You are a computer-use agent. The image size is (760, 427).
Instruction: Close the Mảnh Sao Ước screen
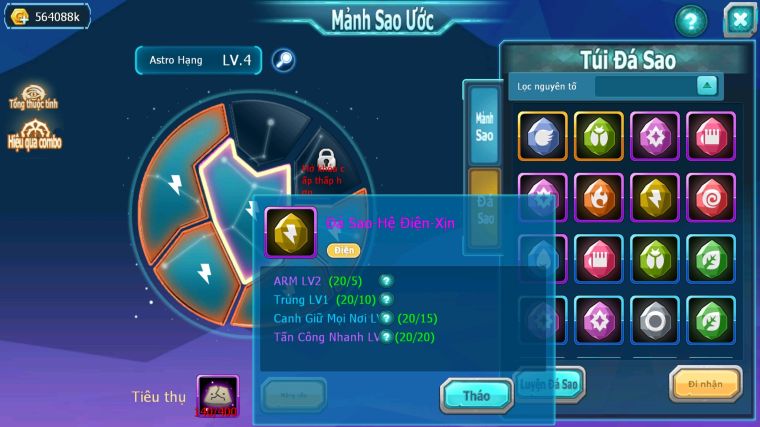[738, 20]
